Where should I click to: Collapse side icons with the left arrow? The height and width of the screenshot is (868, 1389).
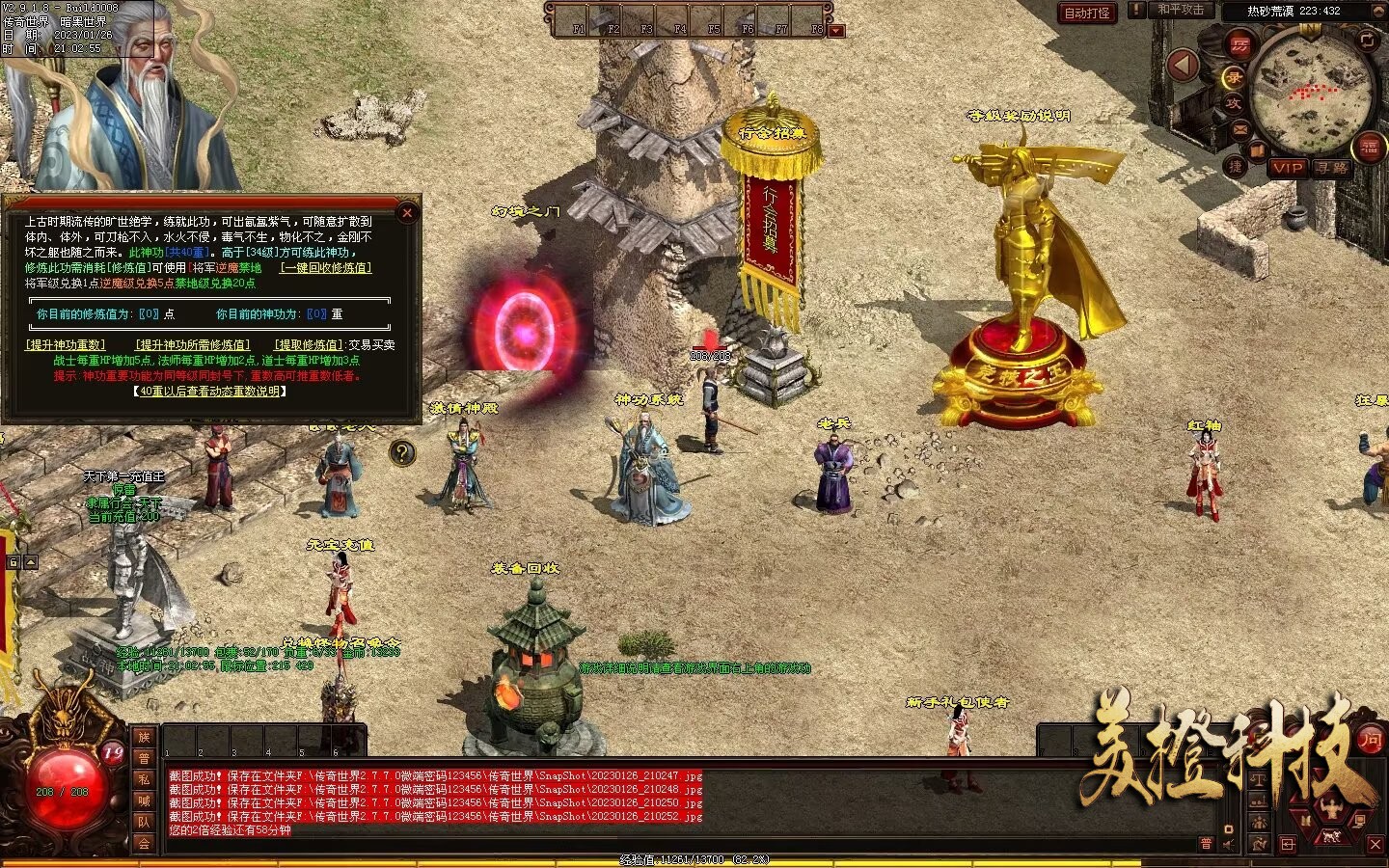tap(1183, 66)
